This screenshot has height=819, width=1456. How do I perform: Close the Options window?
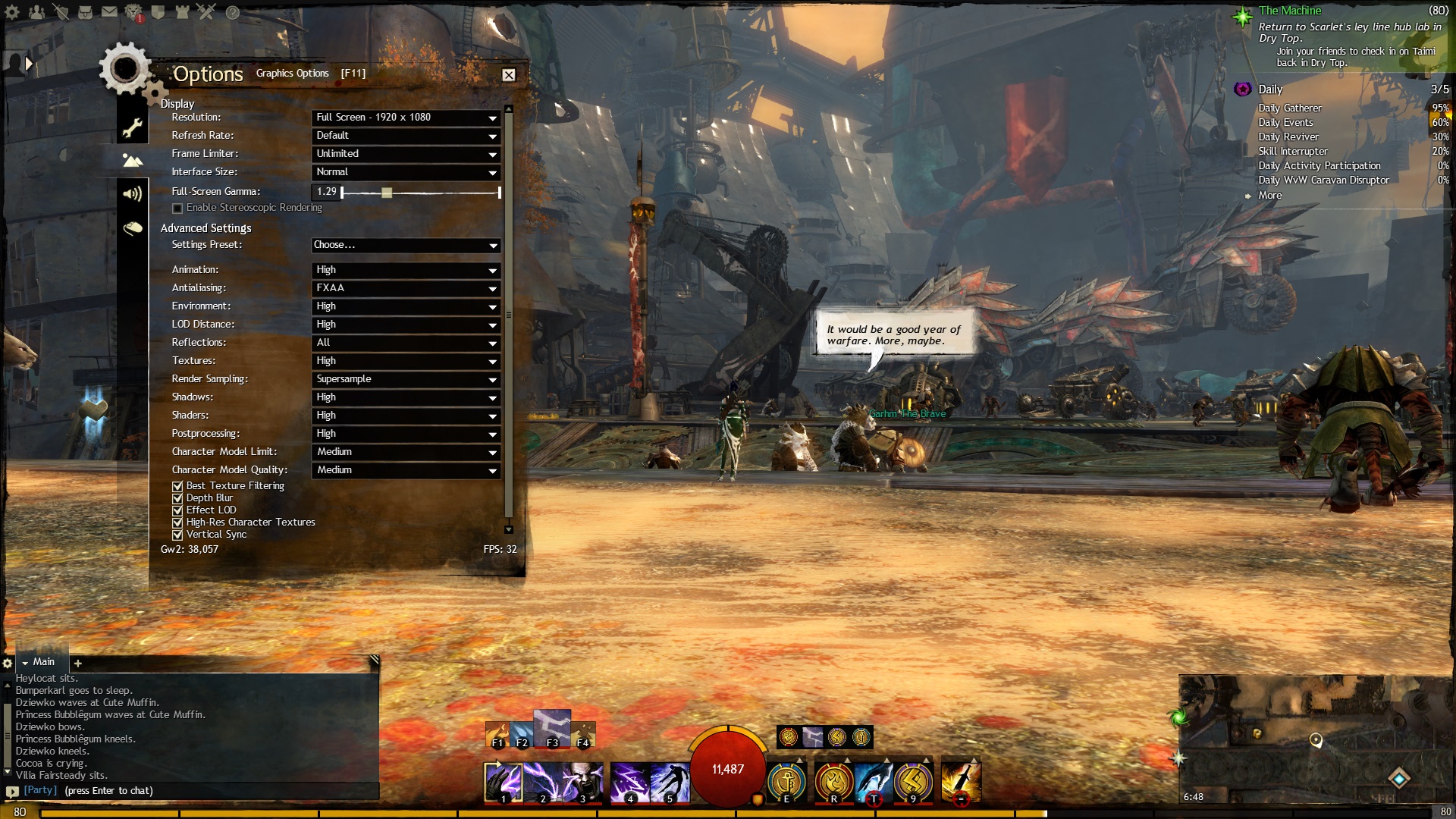coord(508,75)
